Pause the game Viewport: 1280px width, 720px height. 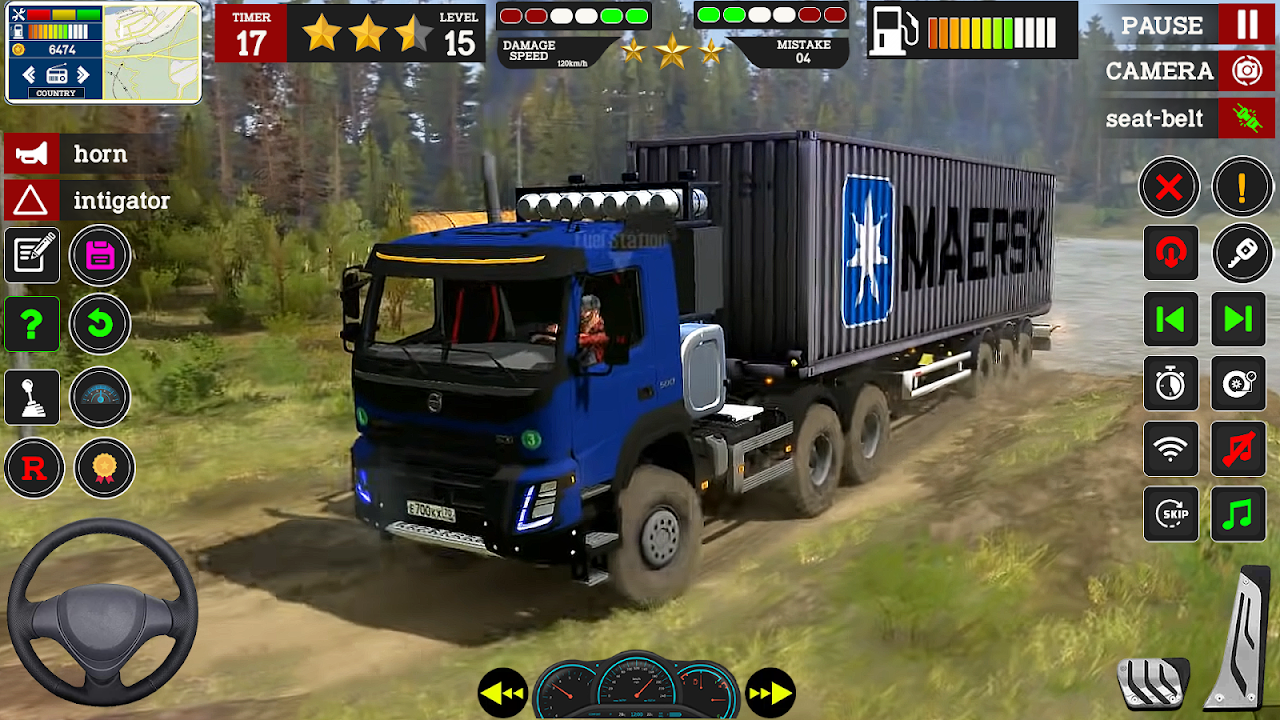click(x=1247, y=24)
